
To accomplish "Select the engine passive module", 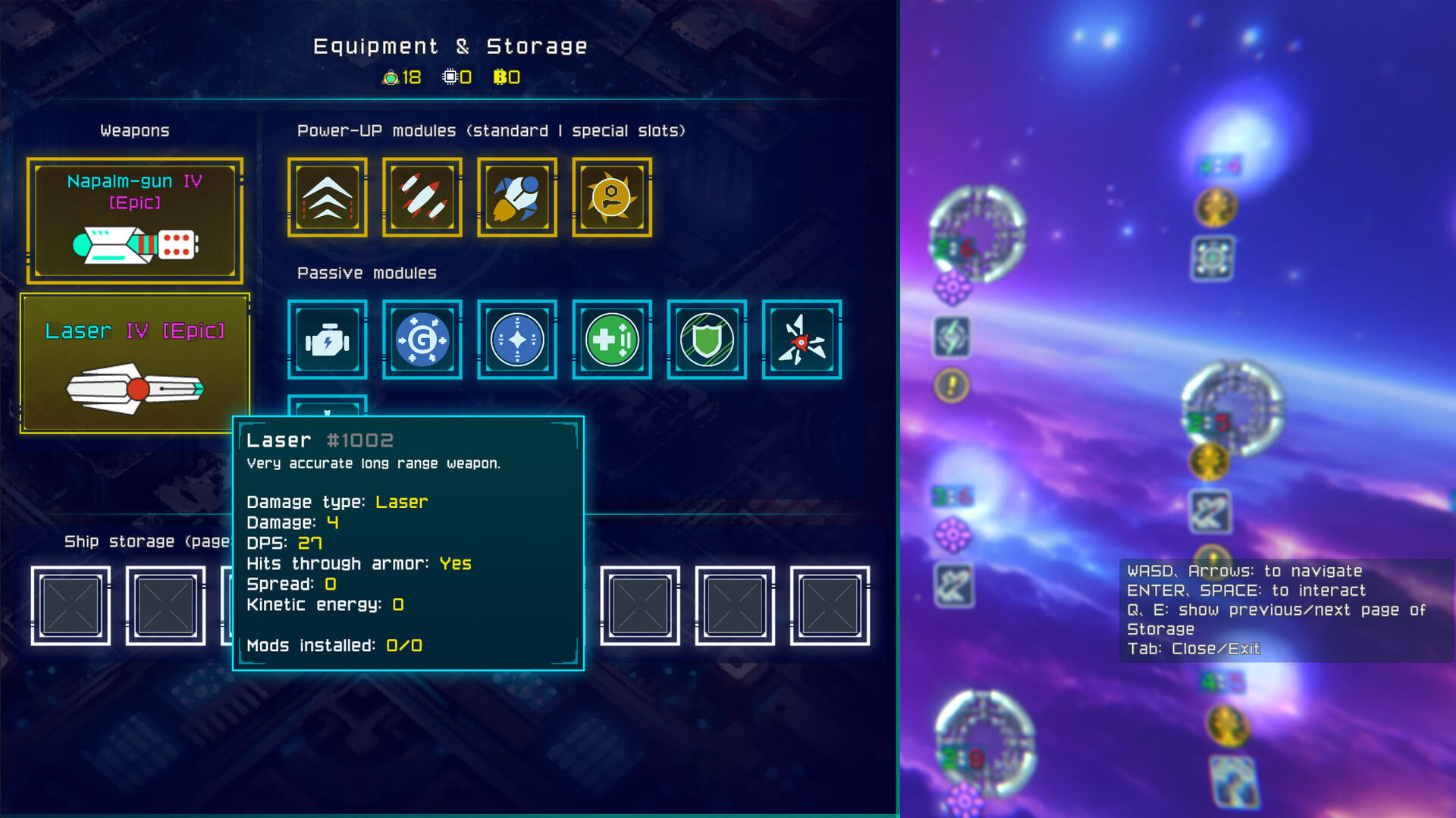I will click(x=327, y=339).
